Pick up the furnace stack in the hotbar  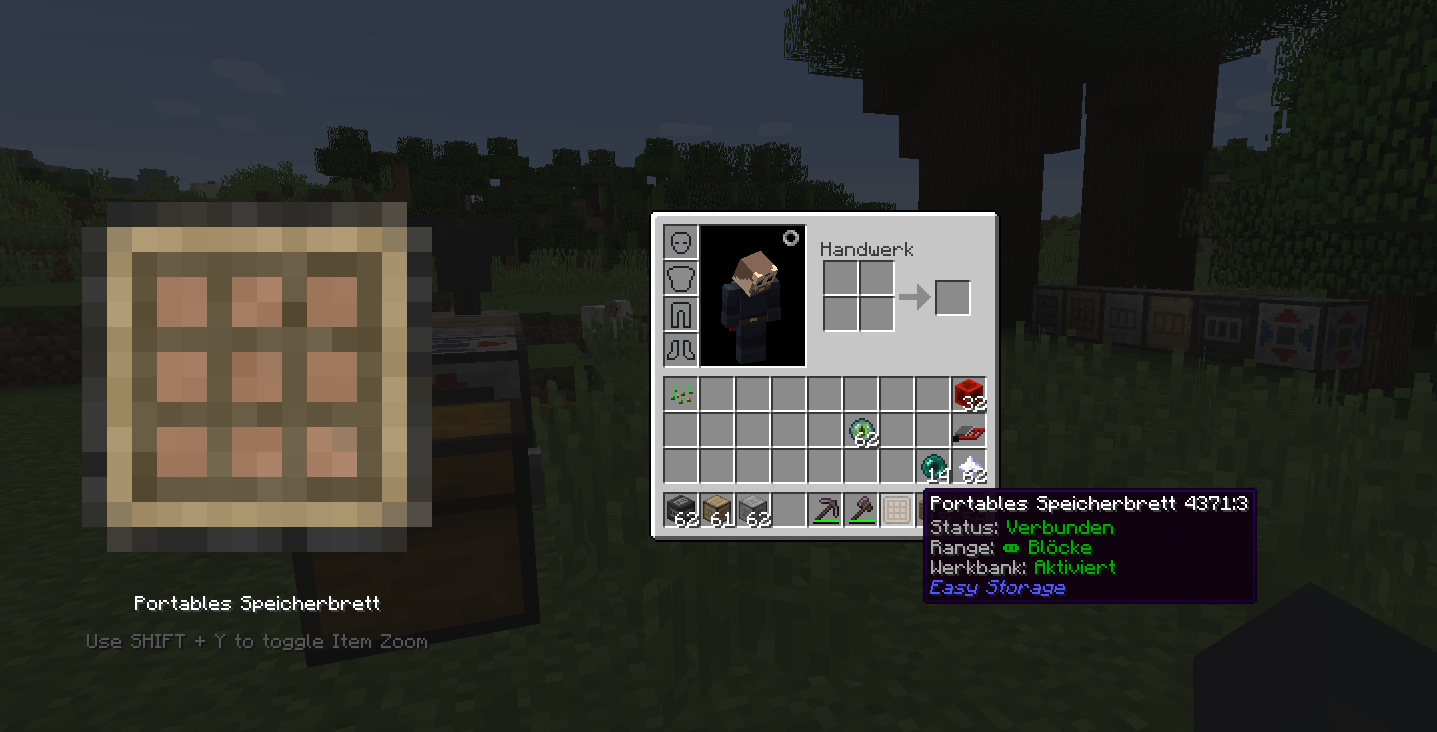(681, 509)
